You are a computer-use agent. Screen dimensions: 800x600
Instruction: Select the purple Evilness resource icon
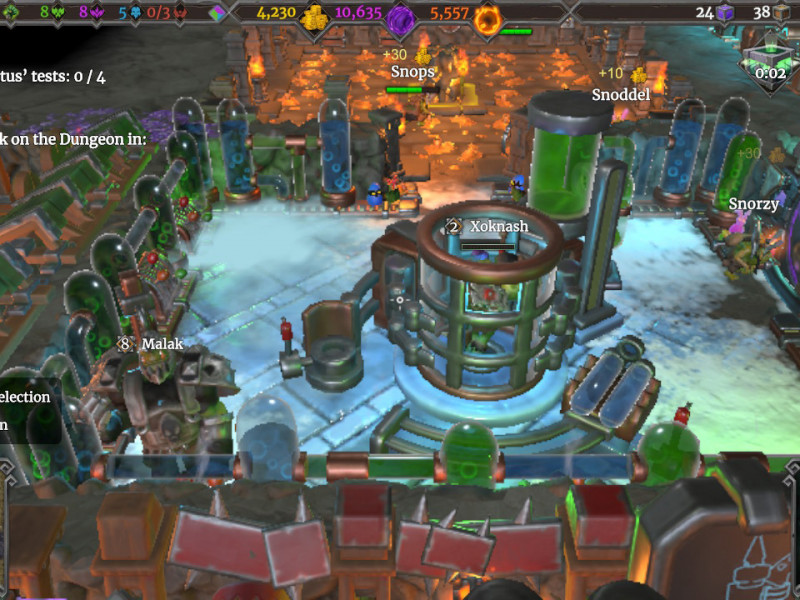[400, 18]
